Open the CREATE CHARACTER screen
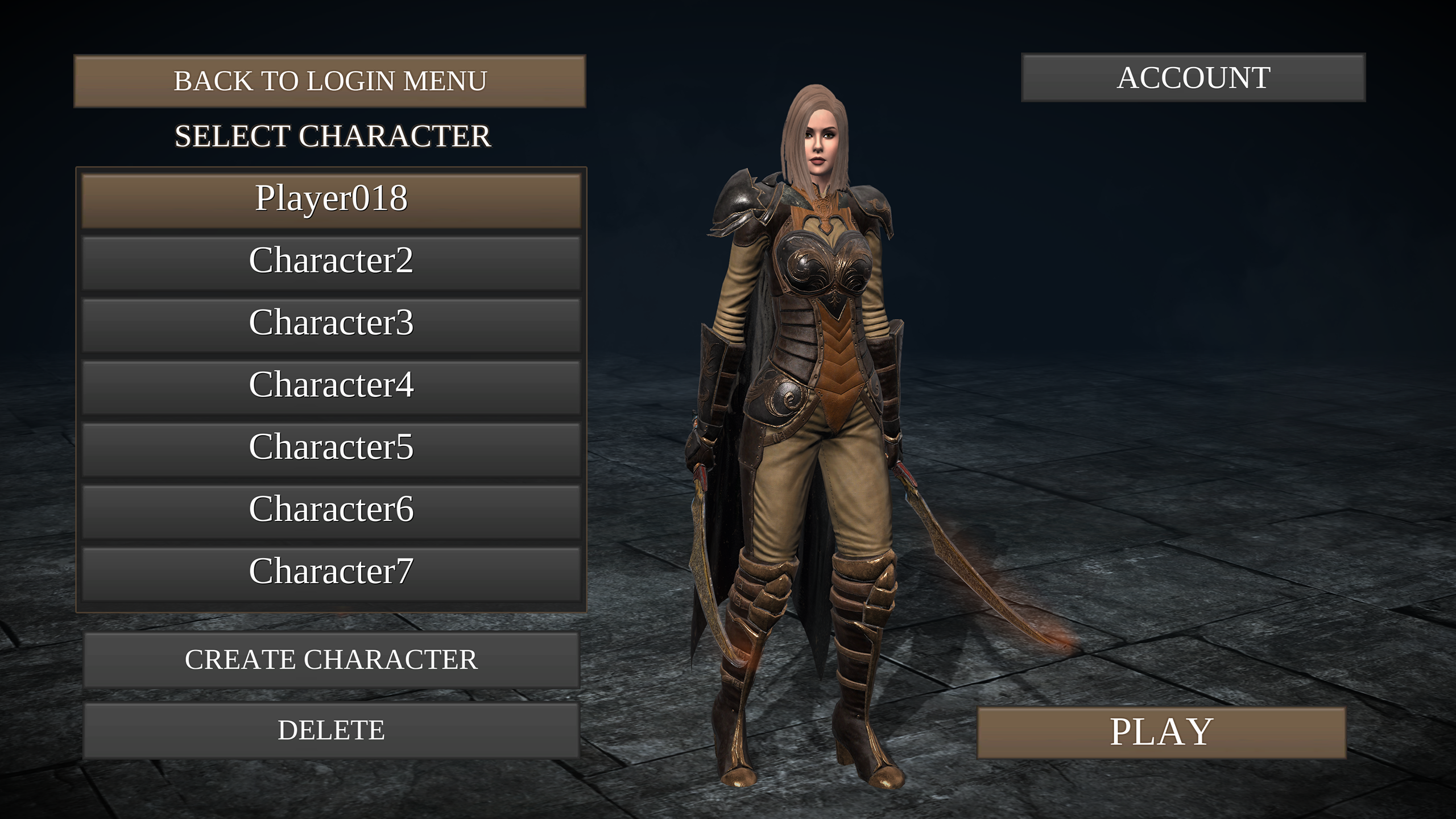This screenshot has height=819, width=1456. (x=332, y=658)
